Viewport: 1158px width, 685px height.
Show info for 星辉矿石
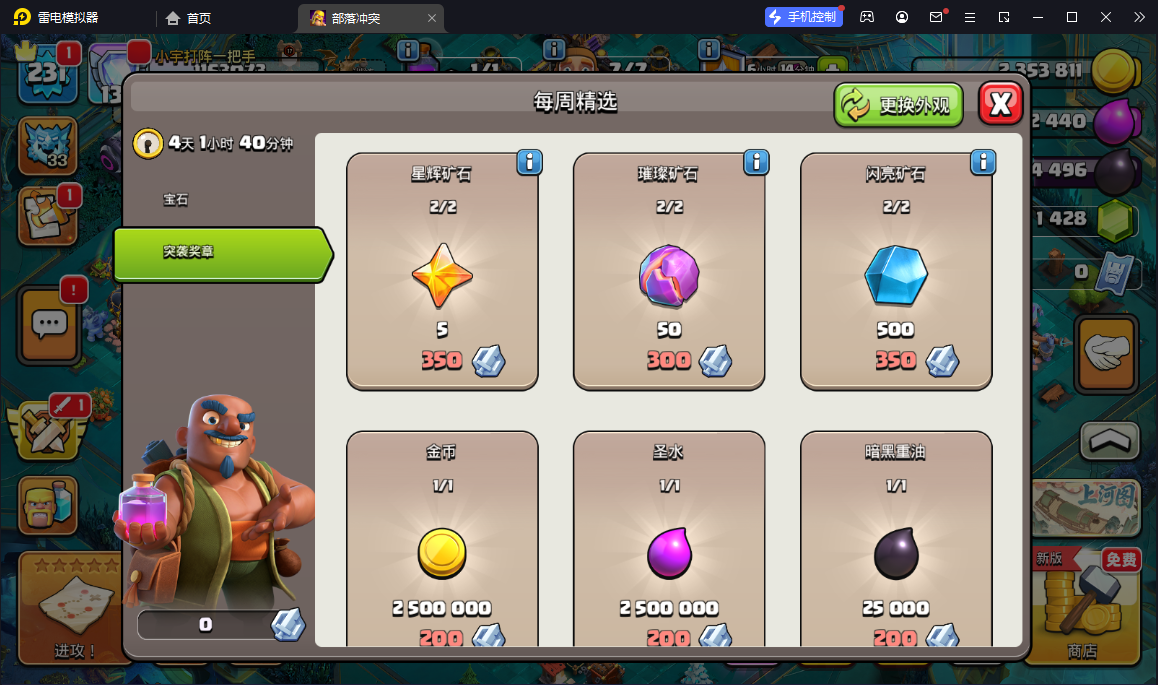529,162
